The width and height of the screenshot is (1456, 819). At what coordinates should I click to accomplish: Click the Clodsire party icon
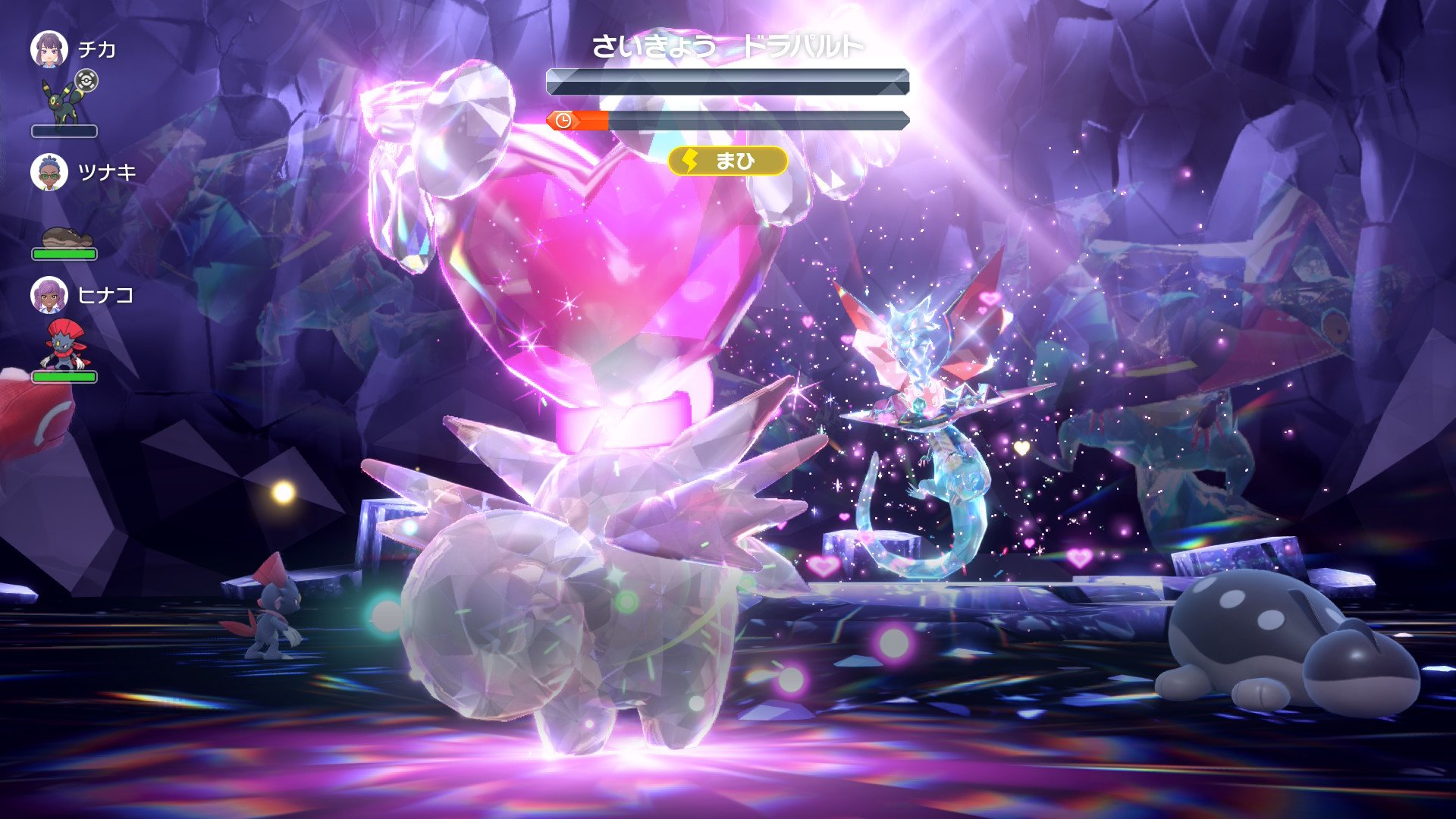pyautogui.click(x=66, y=238)
